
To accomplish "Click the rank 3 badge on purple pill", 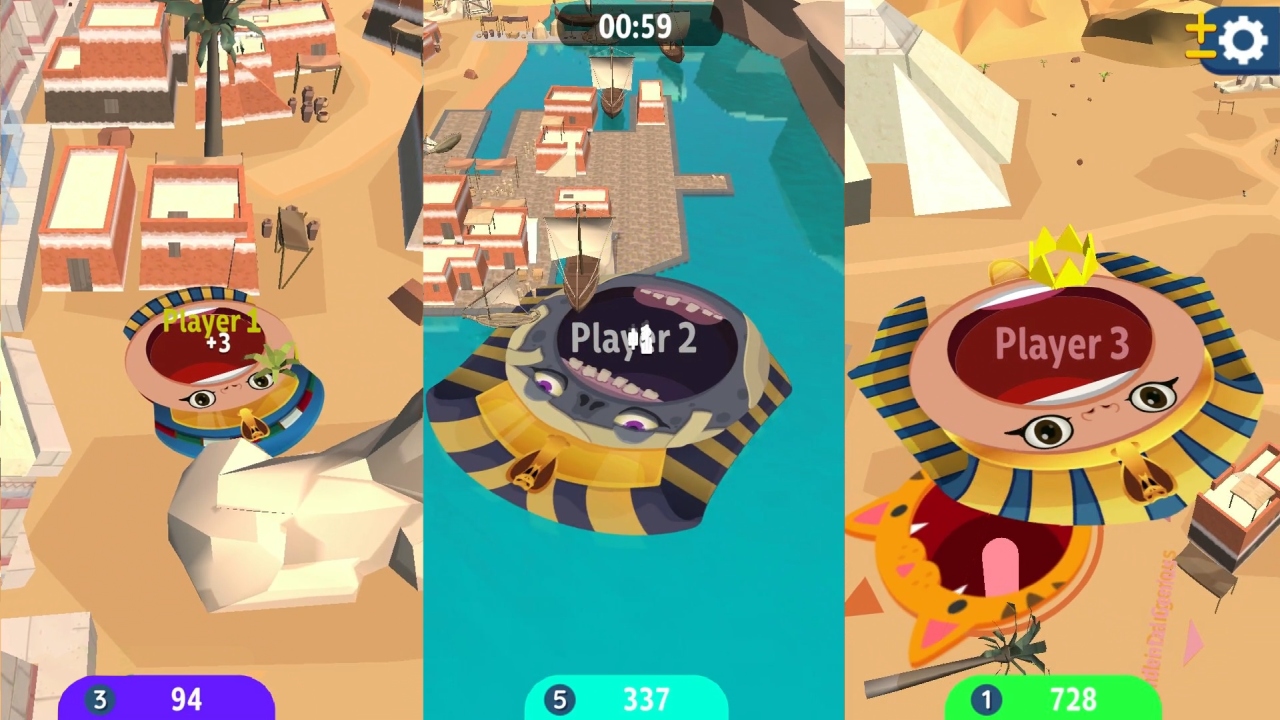I will [99, 700].
